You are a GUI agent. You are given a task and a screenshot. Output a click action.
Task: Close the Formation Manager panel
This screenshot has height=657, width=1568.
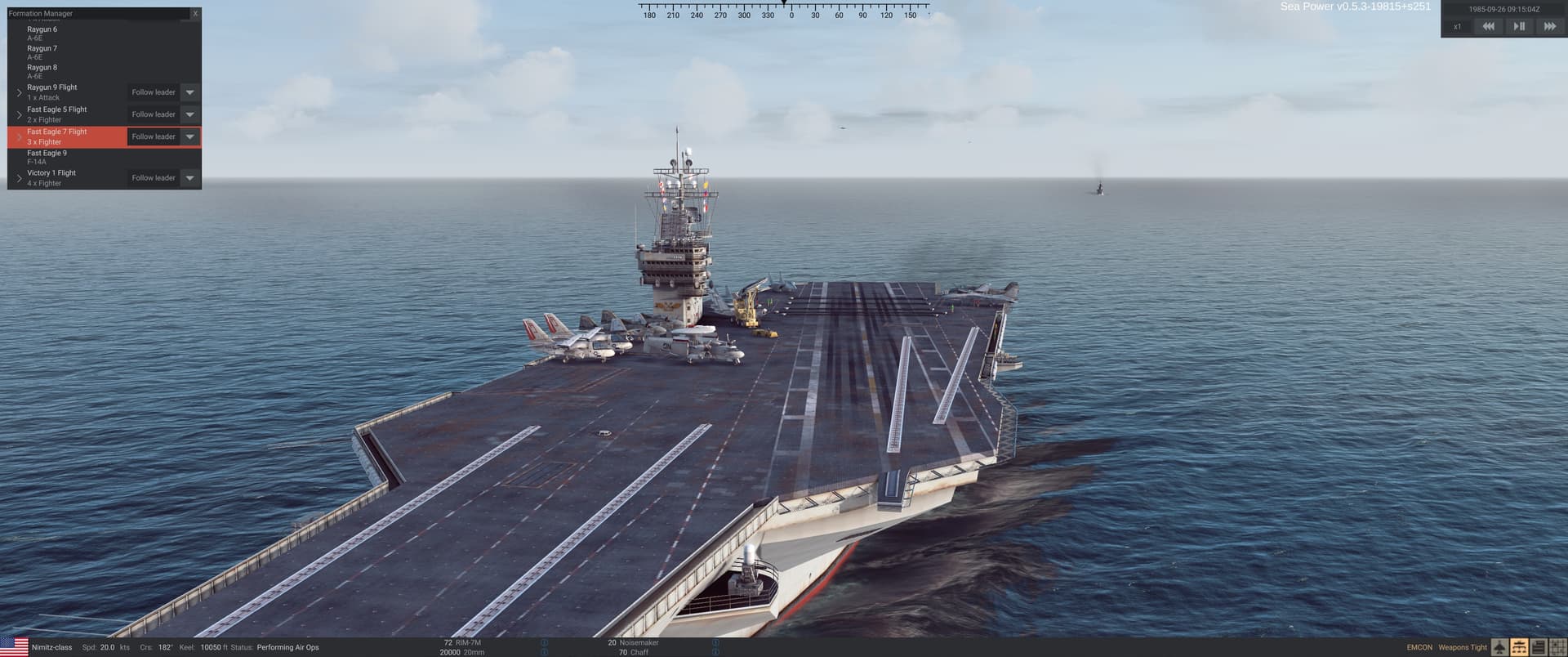point(195,14)
